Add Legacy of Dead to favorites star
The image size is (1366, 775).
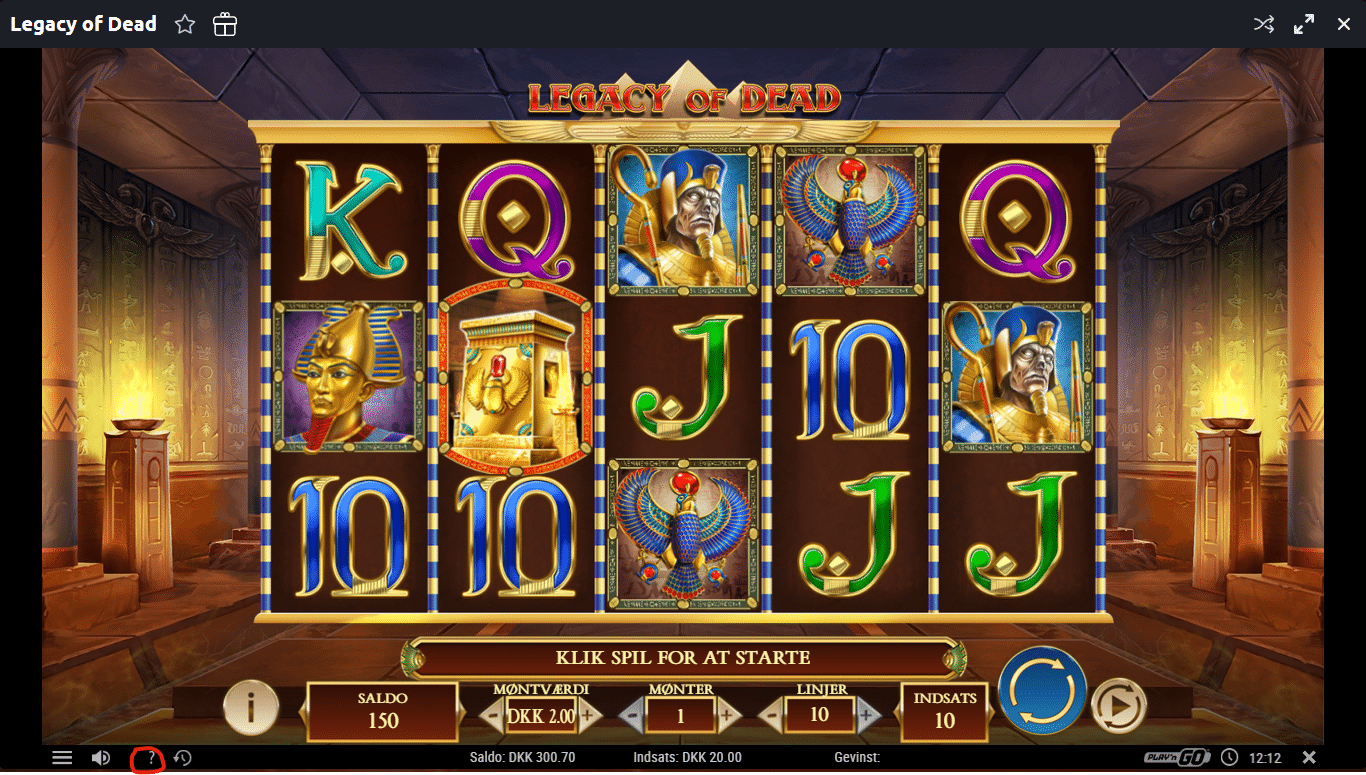click(x=185, y=25)
